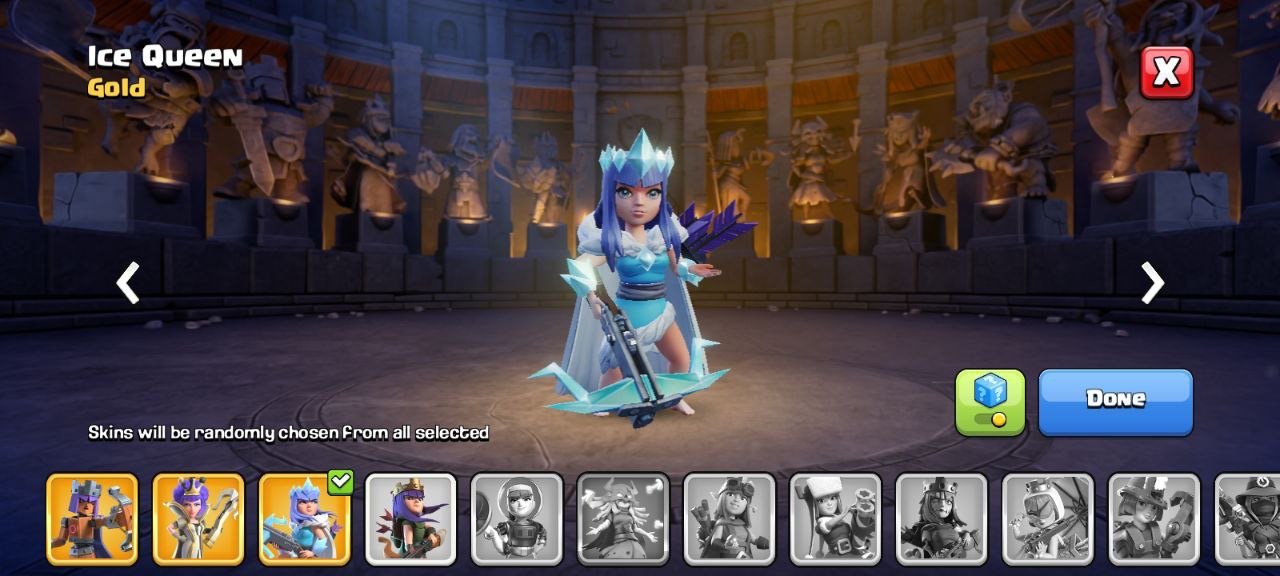The image size is (1280, 576).
Task: Show the next skin with right arrow
Action: click(1152, 283)
